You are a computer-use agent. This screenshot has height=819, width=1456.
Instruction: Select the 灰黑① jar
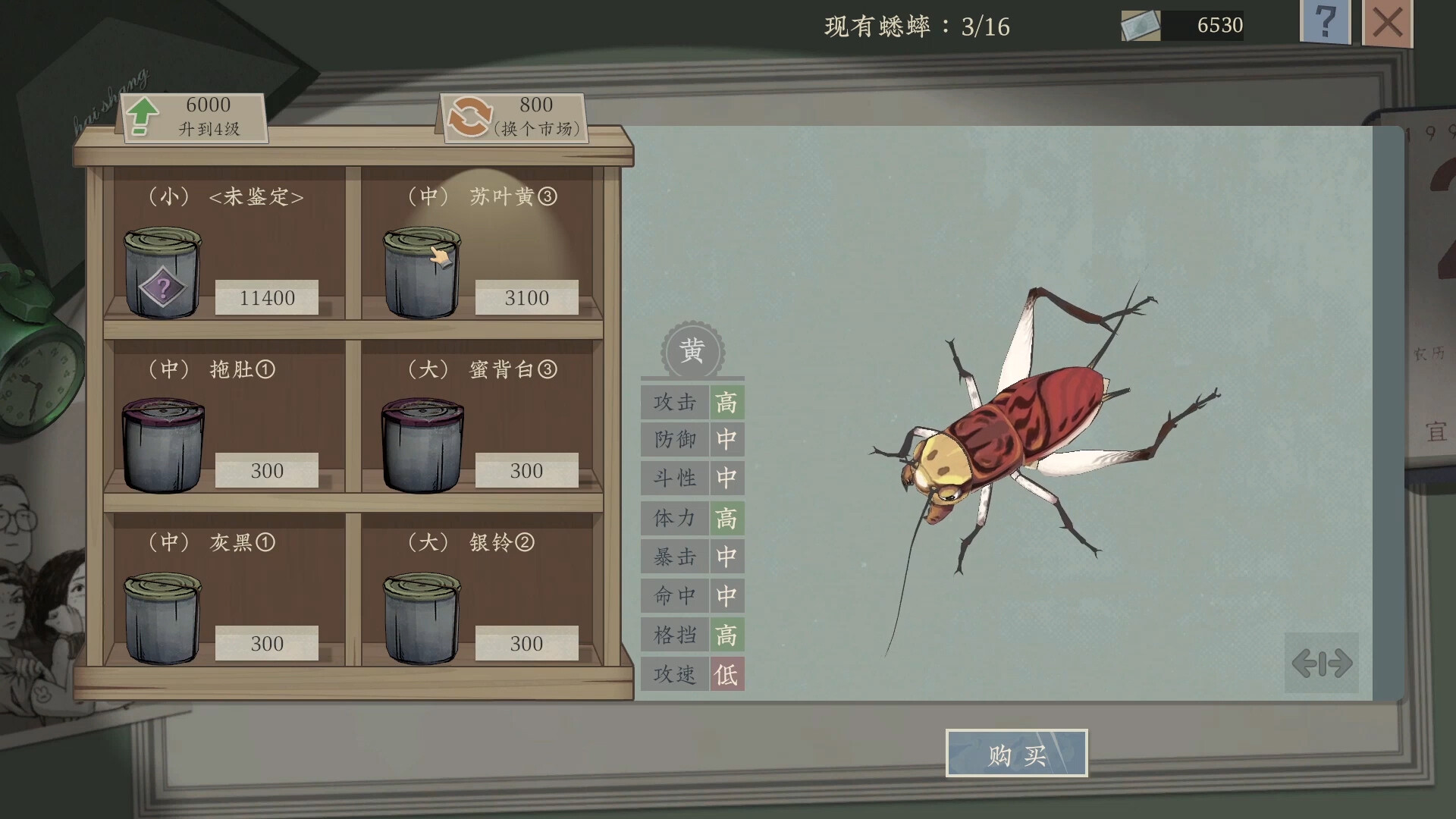(160, 618)
